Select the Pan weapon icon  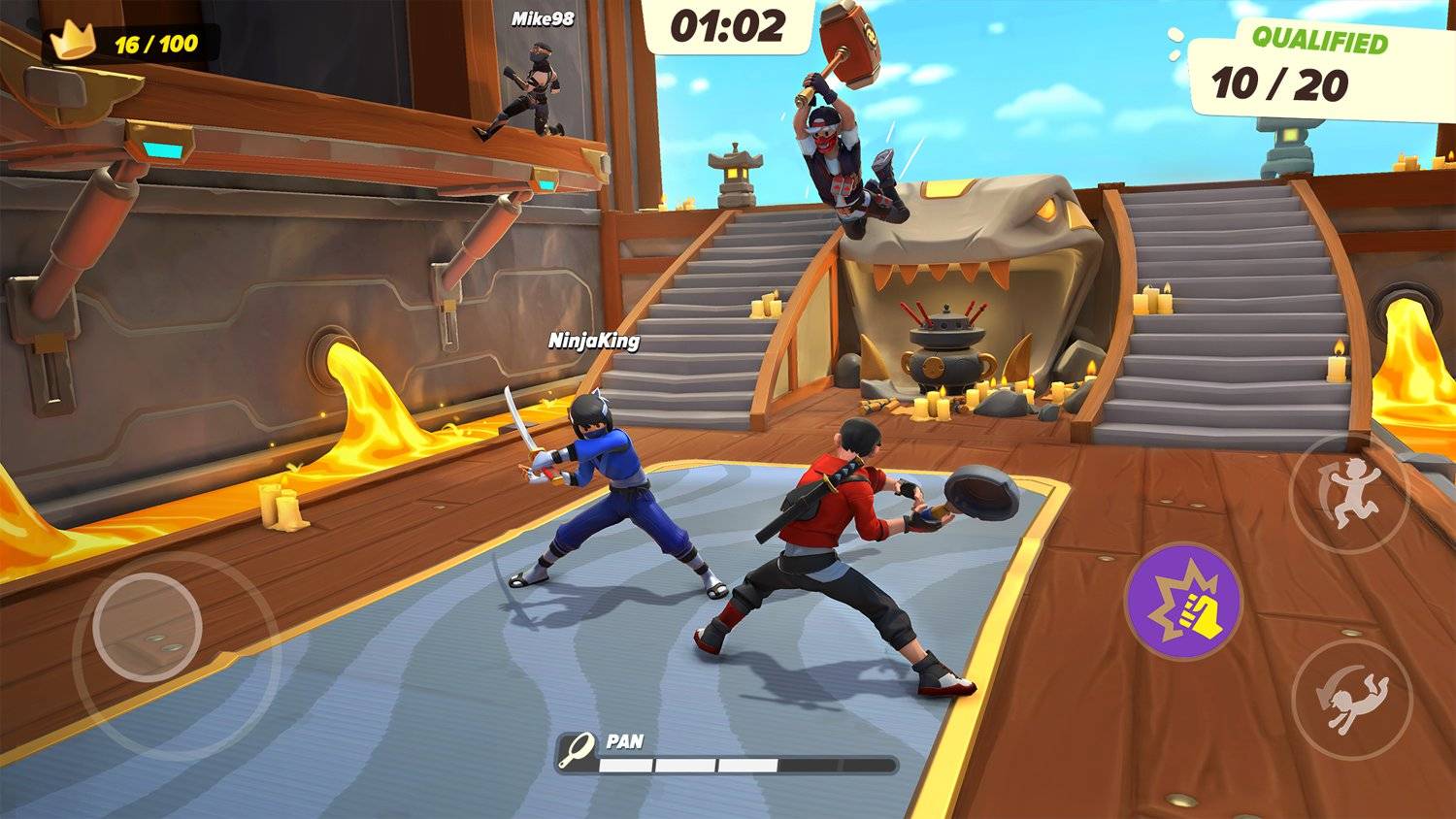[x=579, y=751]
